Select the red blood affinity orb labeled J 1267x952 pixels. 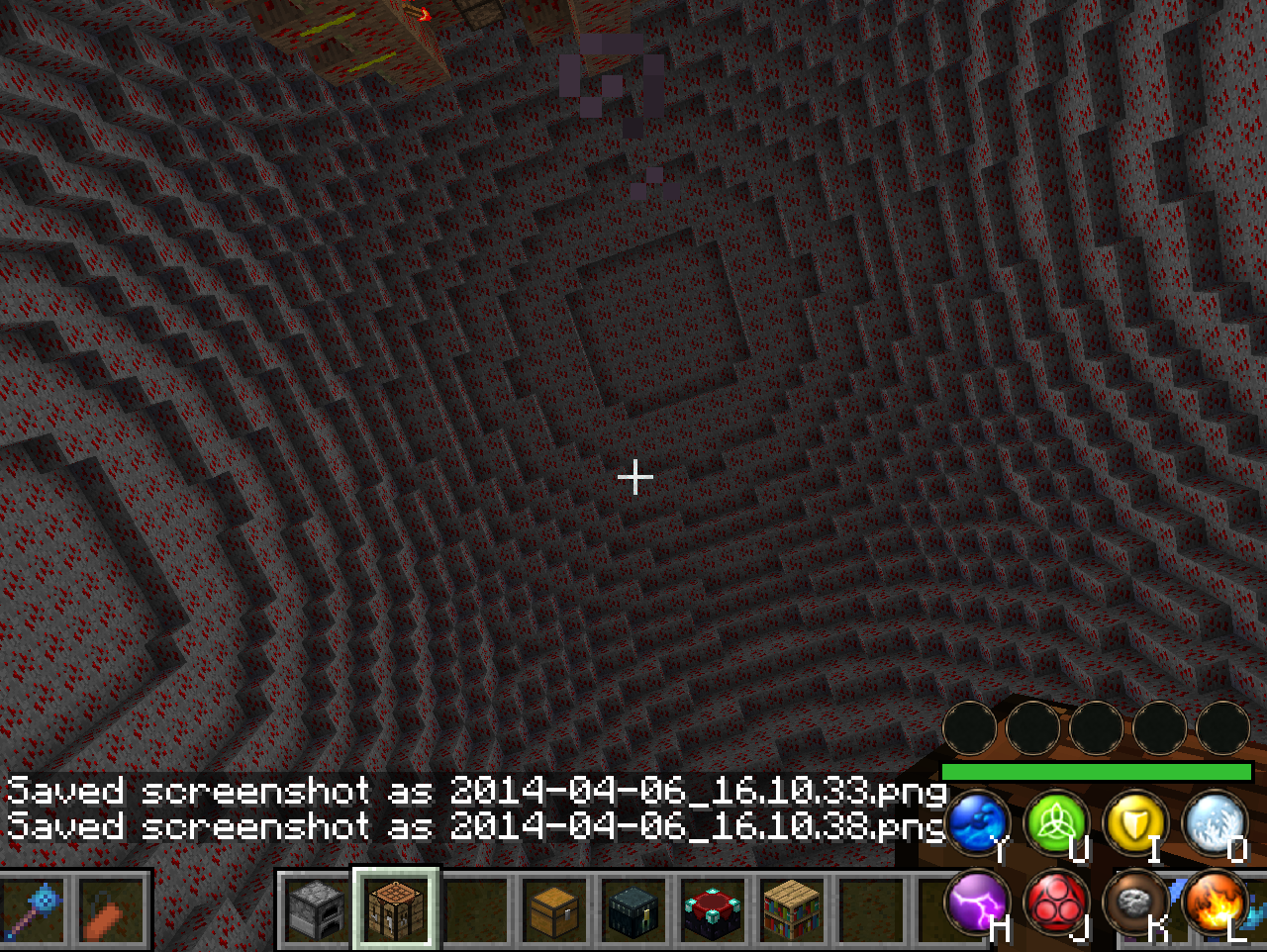pos(1055,904)
